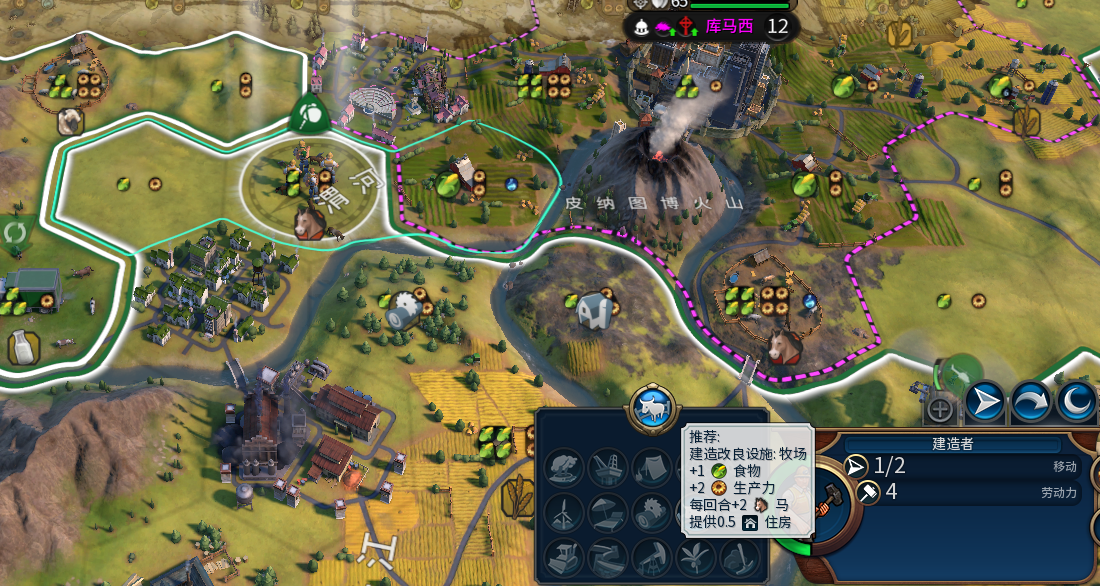Image resolution: width=1100 pixels, height=586 pixels.
Task: Click the 建造者 unit name header
Action: [x=952, y=443]
